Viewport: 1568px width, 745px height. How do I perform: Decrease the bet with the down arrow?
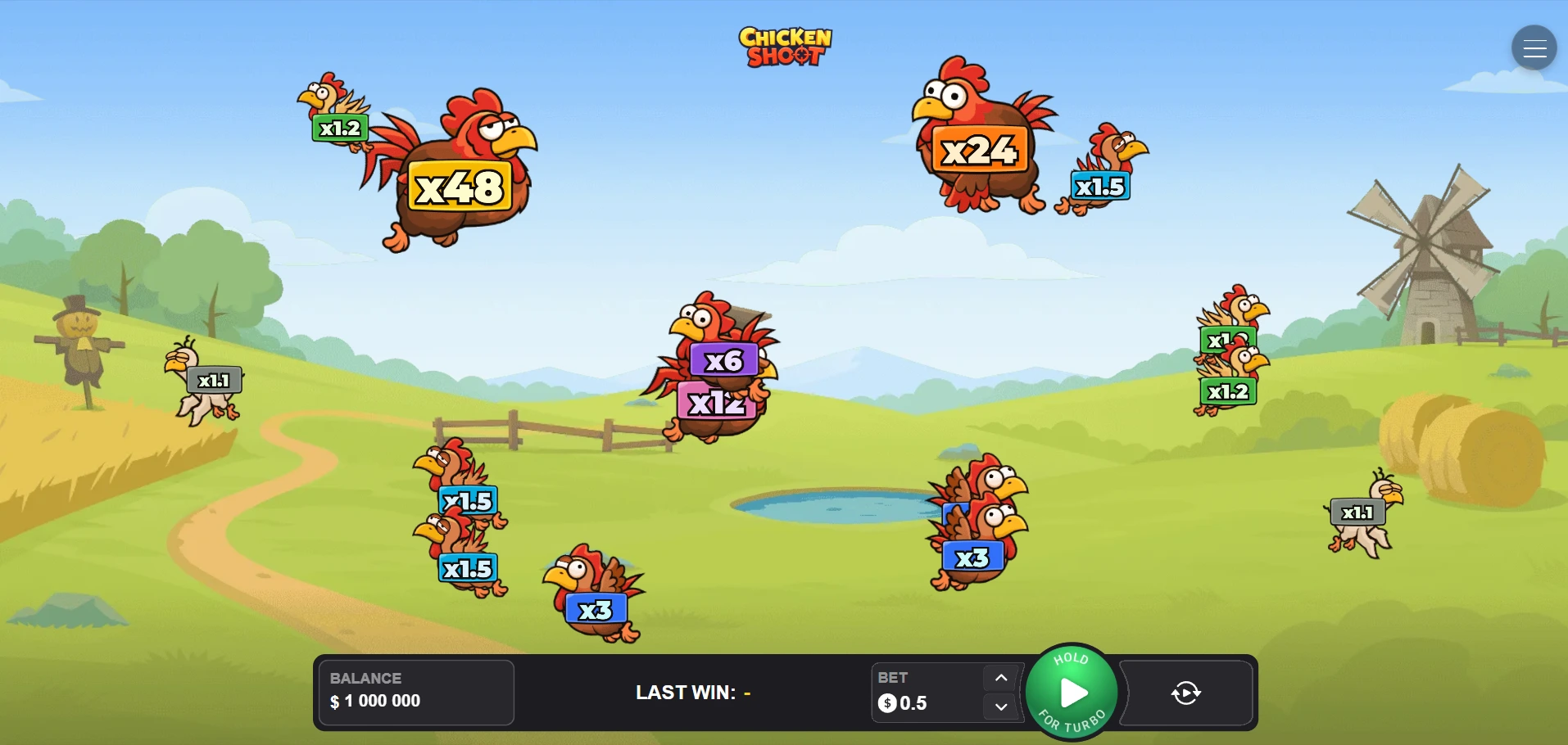tap(1000, 707)
